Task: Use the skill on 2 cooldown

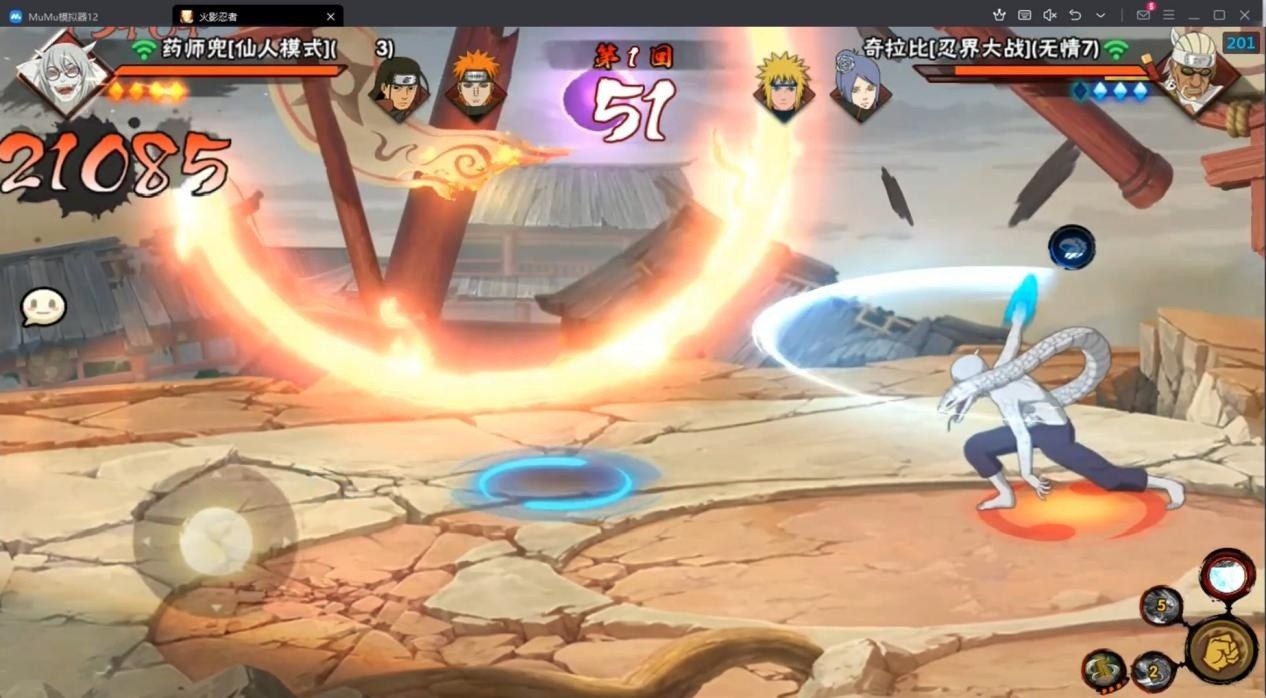Action: coord(1153,671)
